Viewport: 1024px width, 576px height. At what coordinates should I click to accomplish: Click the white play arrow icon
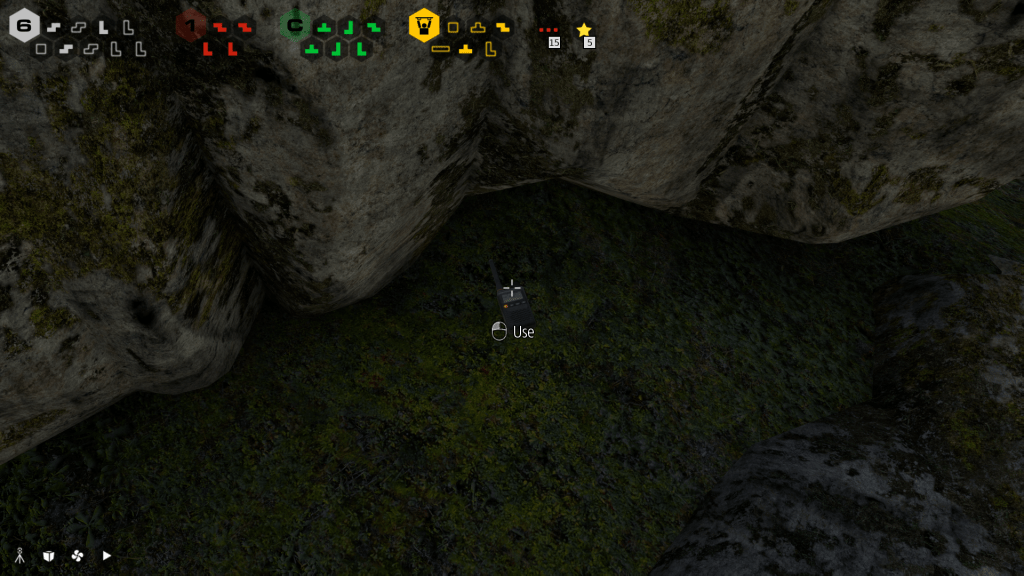[x=107, y=555]
